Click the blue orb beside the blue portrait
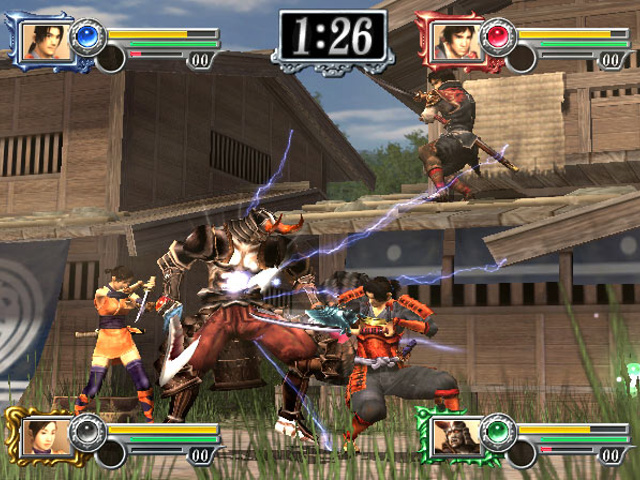Screen dimensions: 640x480 (x=87, y=37)
